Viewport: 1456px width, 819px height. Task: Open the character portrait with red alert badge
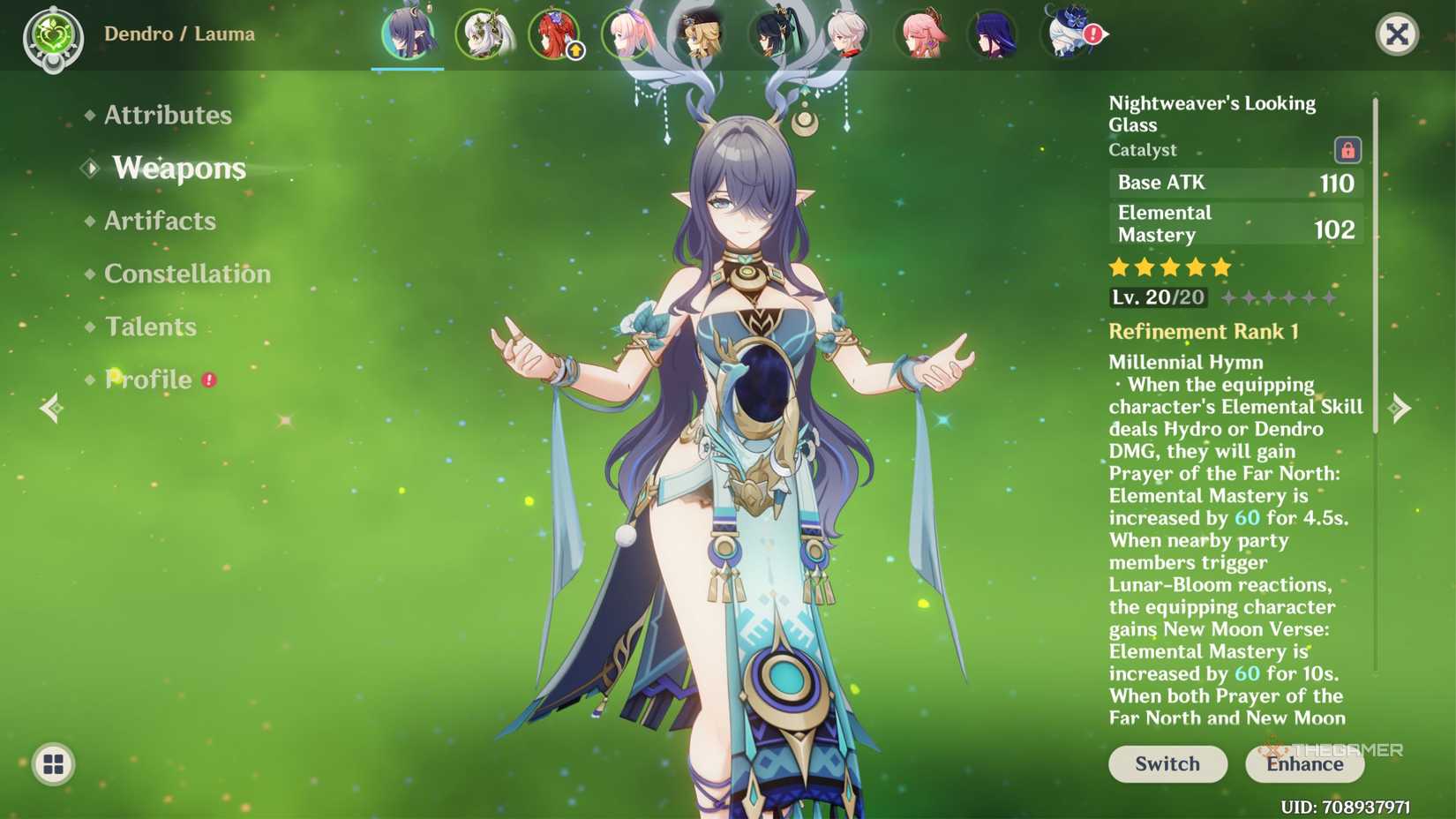click(x=1068, y=35)
